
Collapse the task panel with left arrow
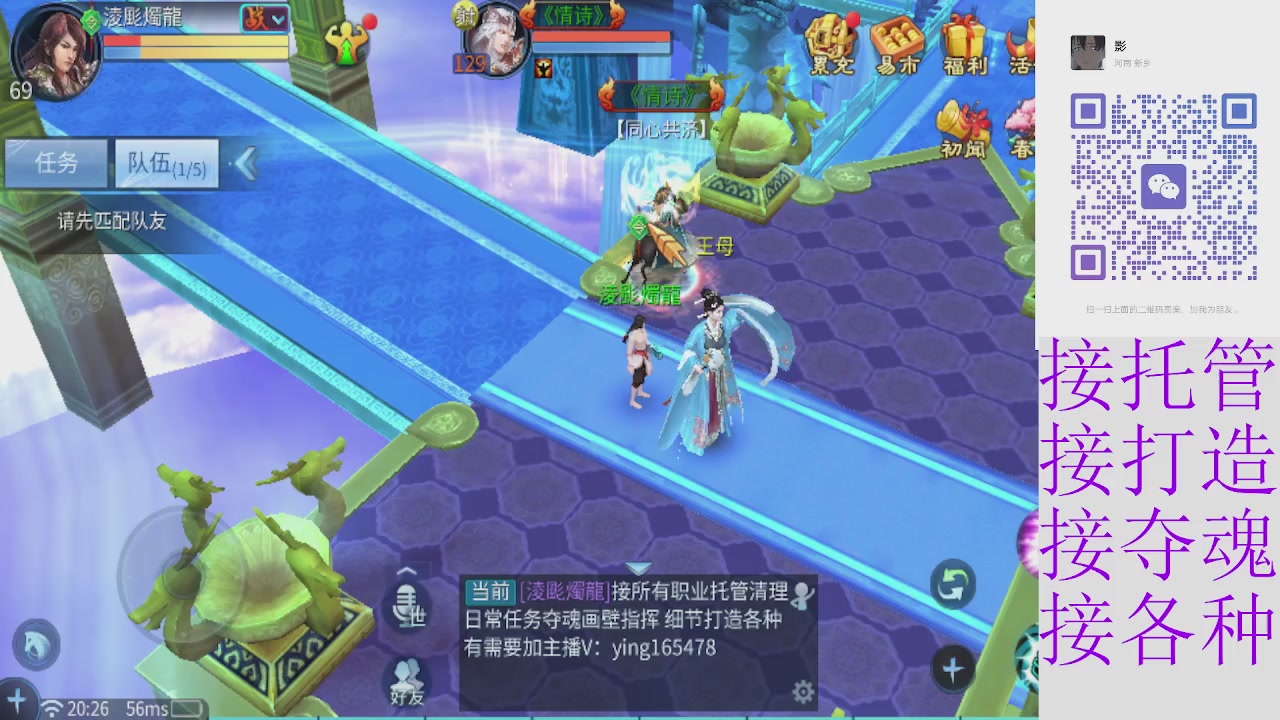(247, 164)
